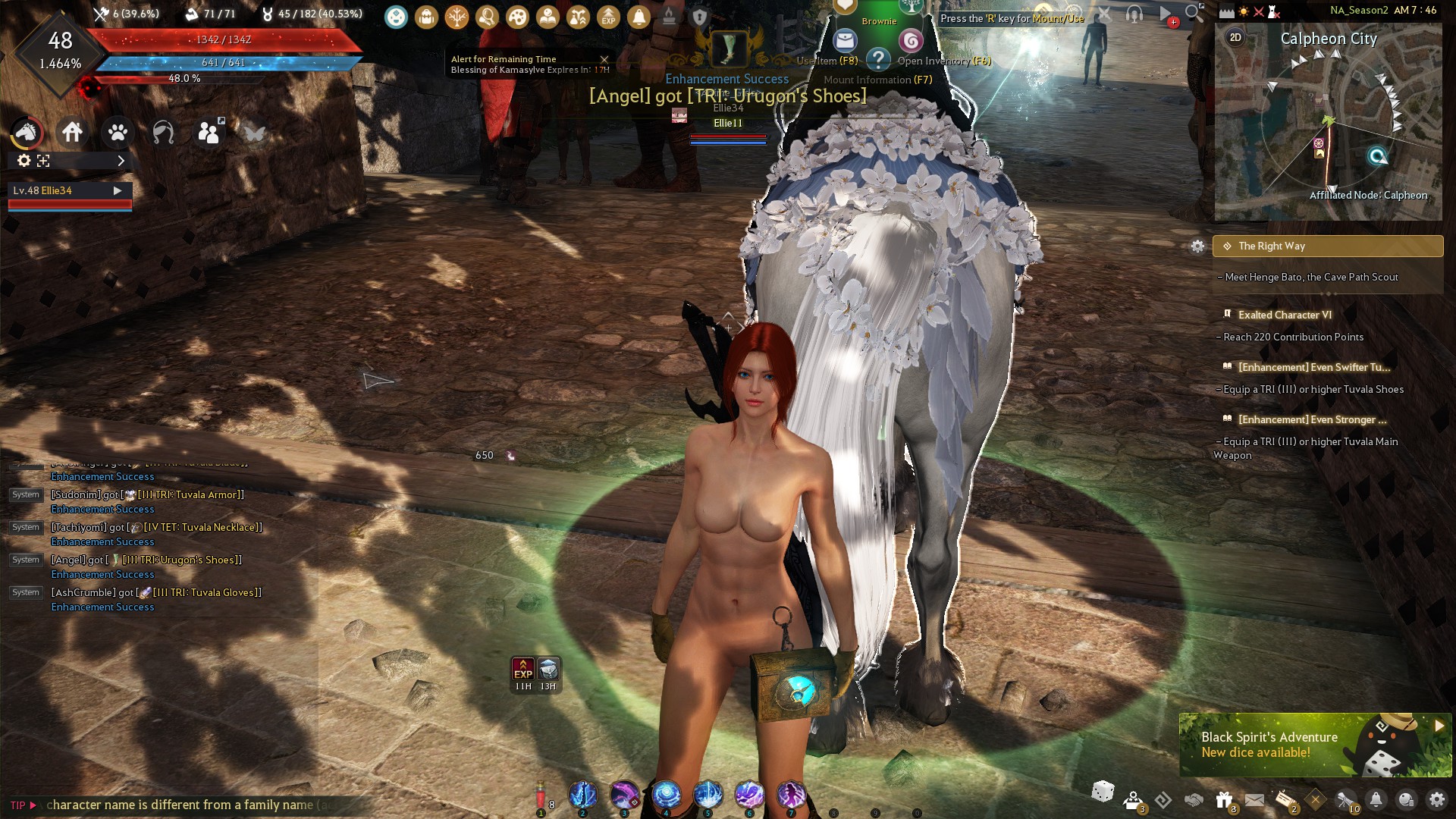Expand the Lv.48 Ellie34 party arrow
Image resolution: width=1456 pixels, height=819 pixels.
[118, 190]
